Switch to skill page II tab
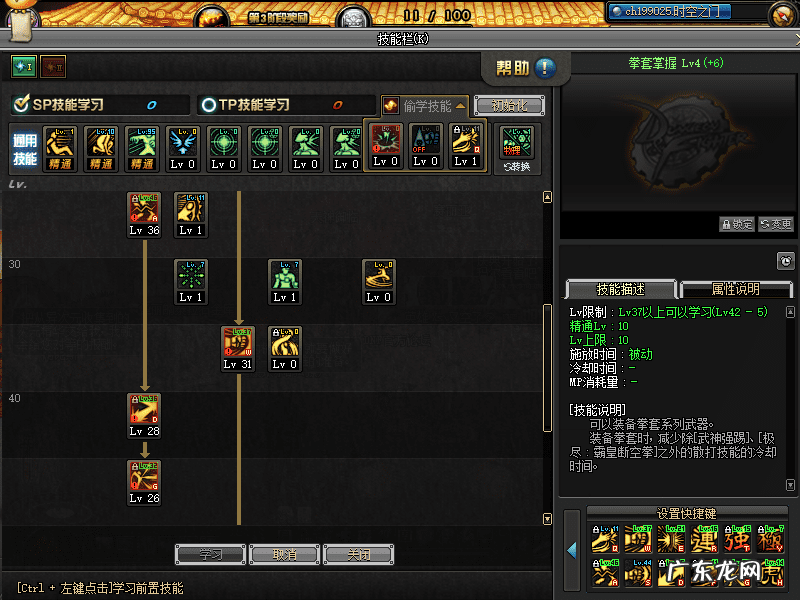Screen dimensions: 800x600 pyautogui.click(x=52, y=66)
